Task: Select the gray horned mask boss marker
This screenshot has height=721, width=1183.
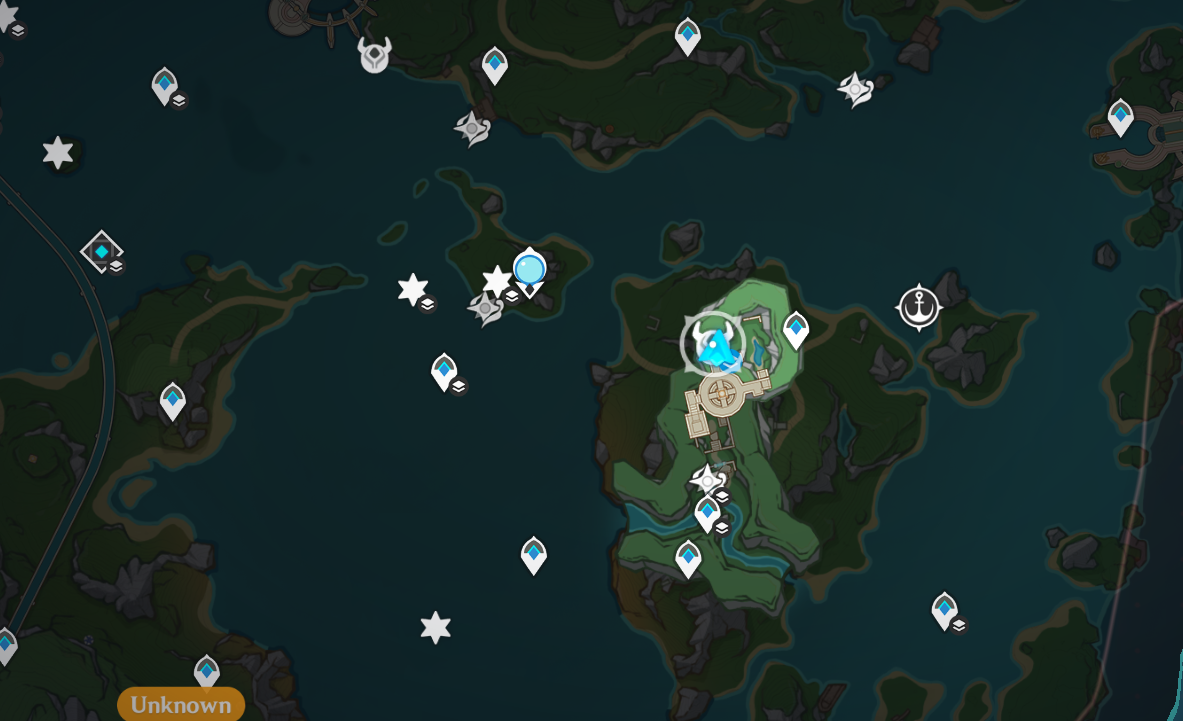Action: pos(375,55)
